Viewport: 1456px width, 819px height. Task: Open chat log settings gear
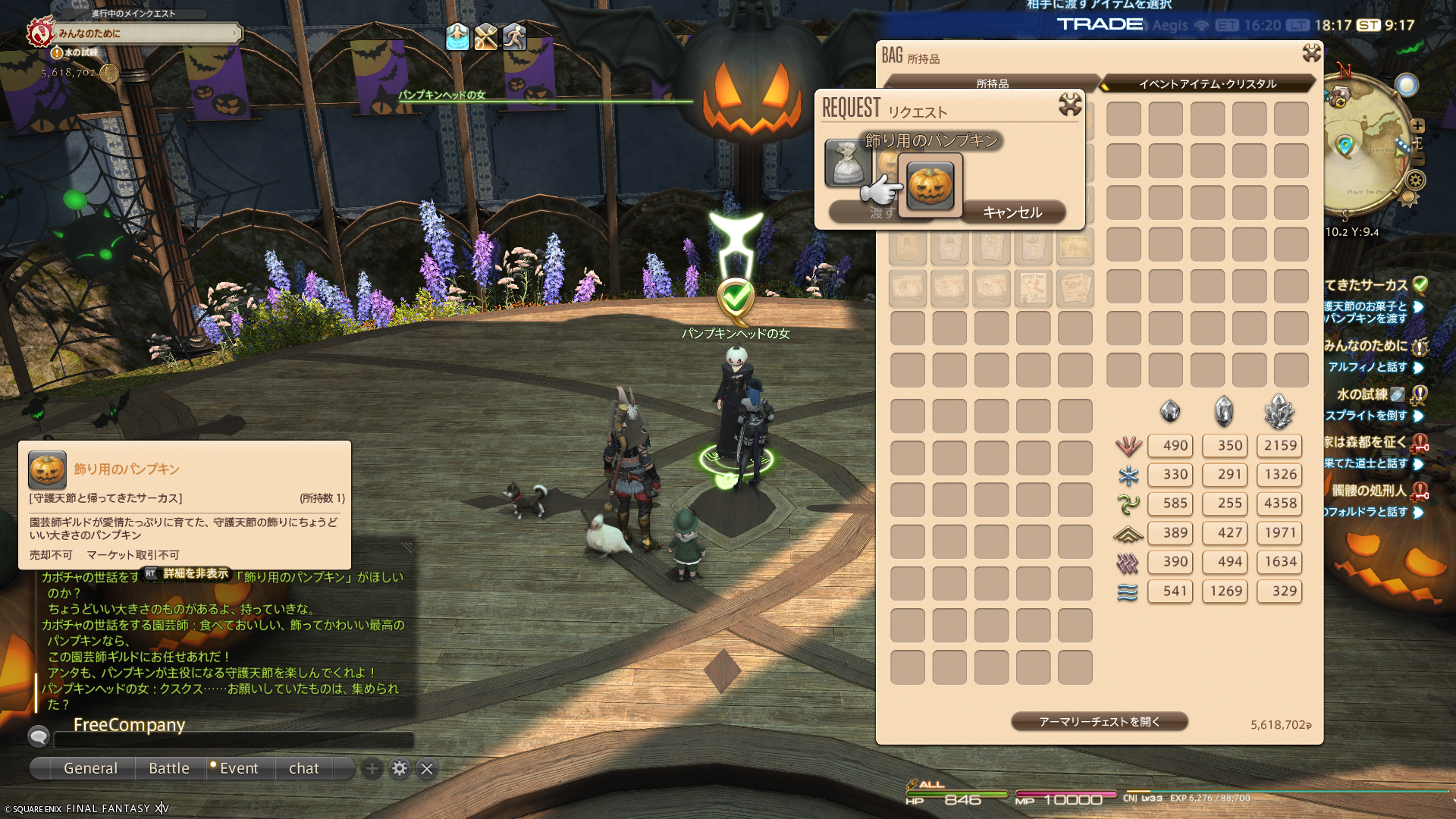[400, 769]
